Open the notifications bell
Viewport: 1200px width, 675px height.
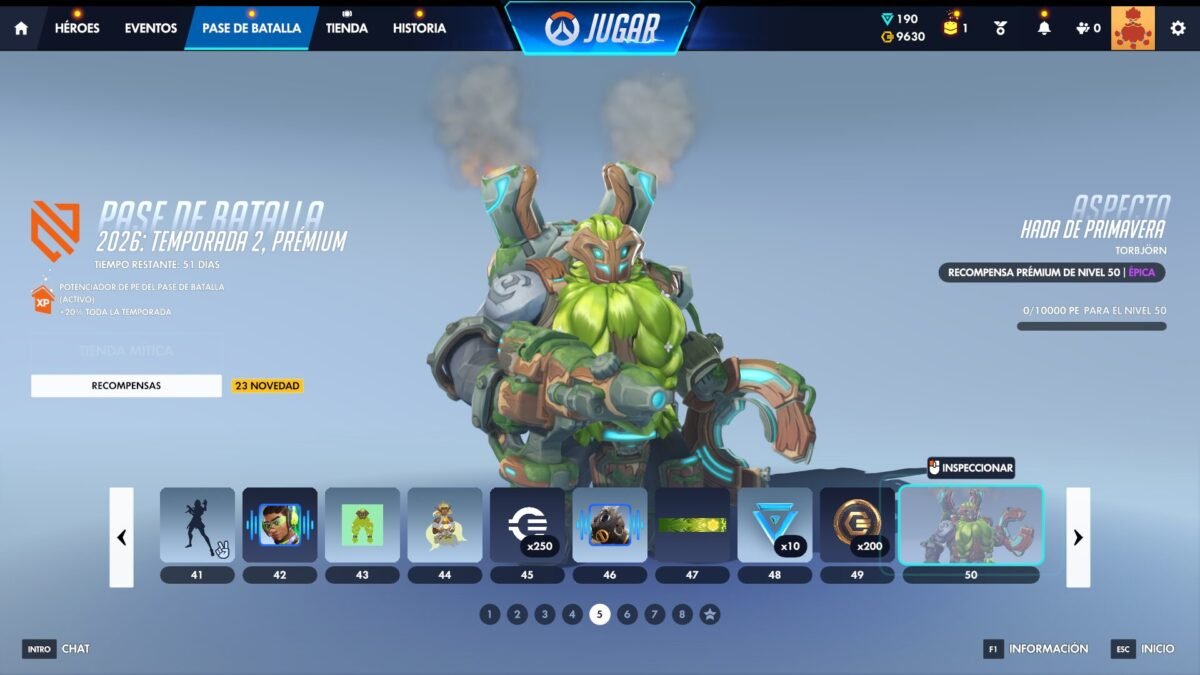(1044, 28)
